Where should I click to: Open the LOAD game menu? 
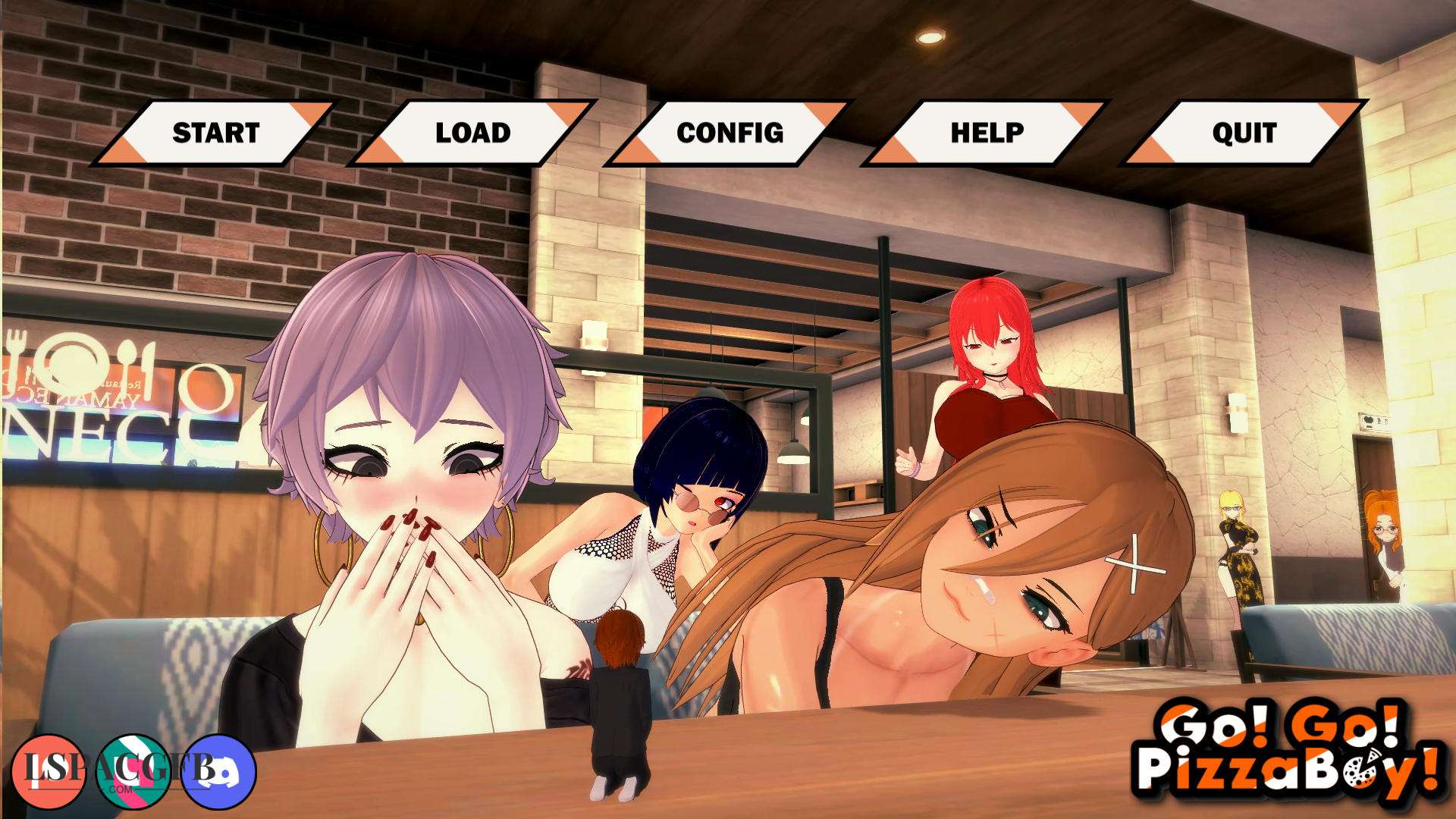click(472, 133)
